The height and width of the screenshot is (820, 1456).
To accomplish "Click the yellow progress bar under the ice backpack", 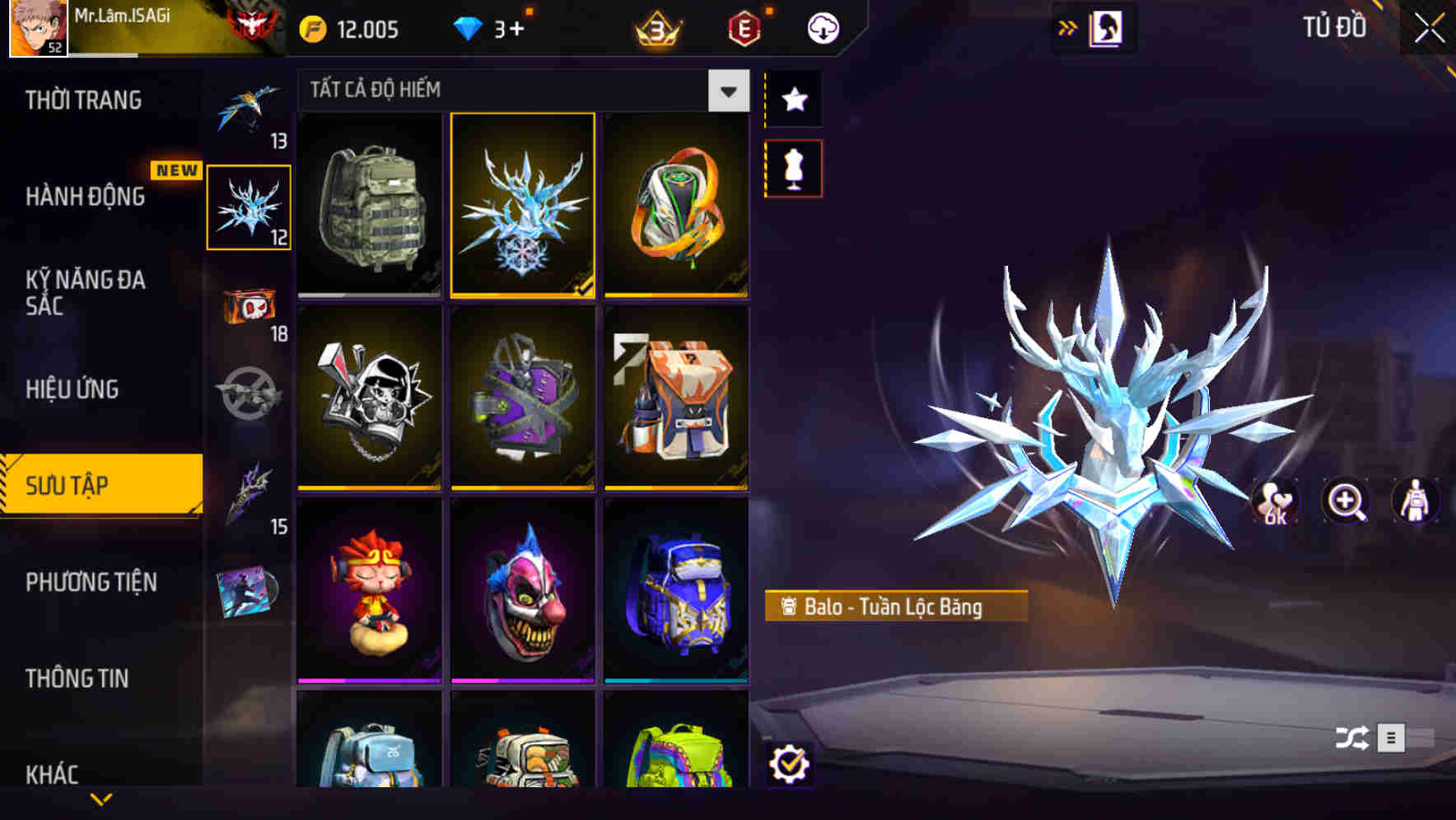I will tap(522, 293).
